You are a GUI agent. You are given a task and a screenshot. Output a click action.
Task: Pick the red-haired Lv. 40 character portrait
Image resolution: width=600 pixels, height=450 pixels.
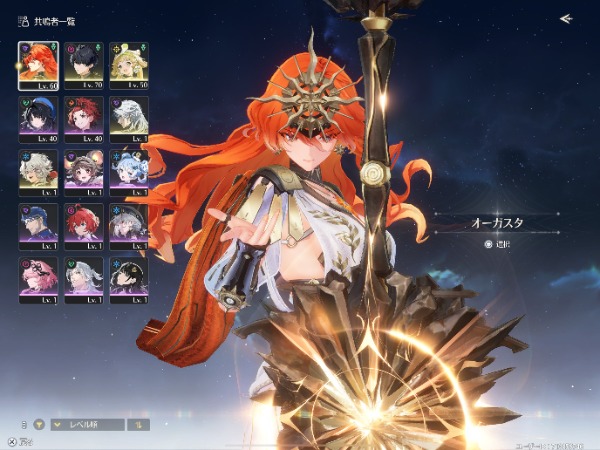tap(84, 116)
